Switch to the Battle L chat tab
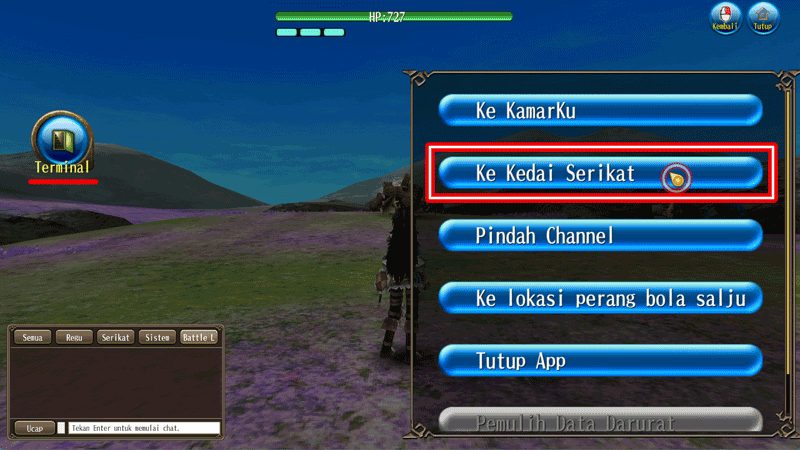 click(x=199, y=338)
